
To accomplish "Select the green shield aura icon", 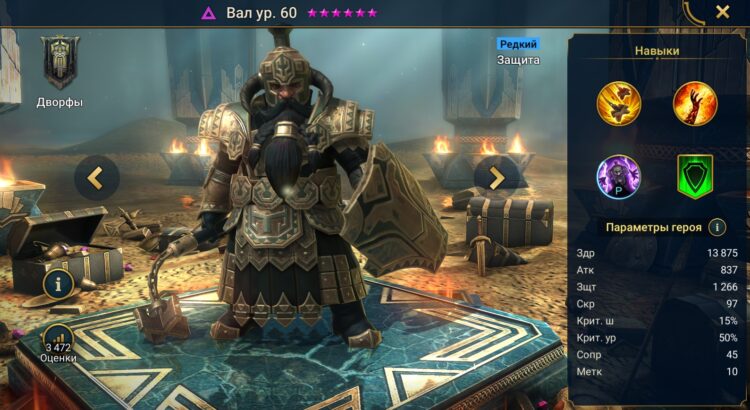I will [x=695, y=177].
